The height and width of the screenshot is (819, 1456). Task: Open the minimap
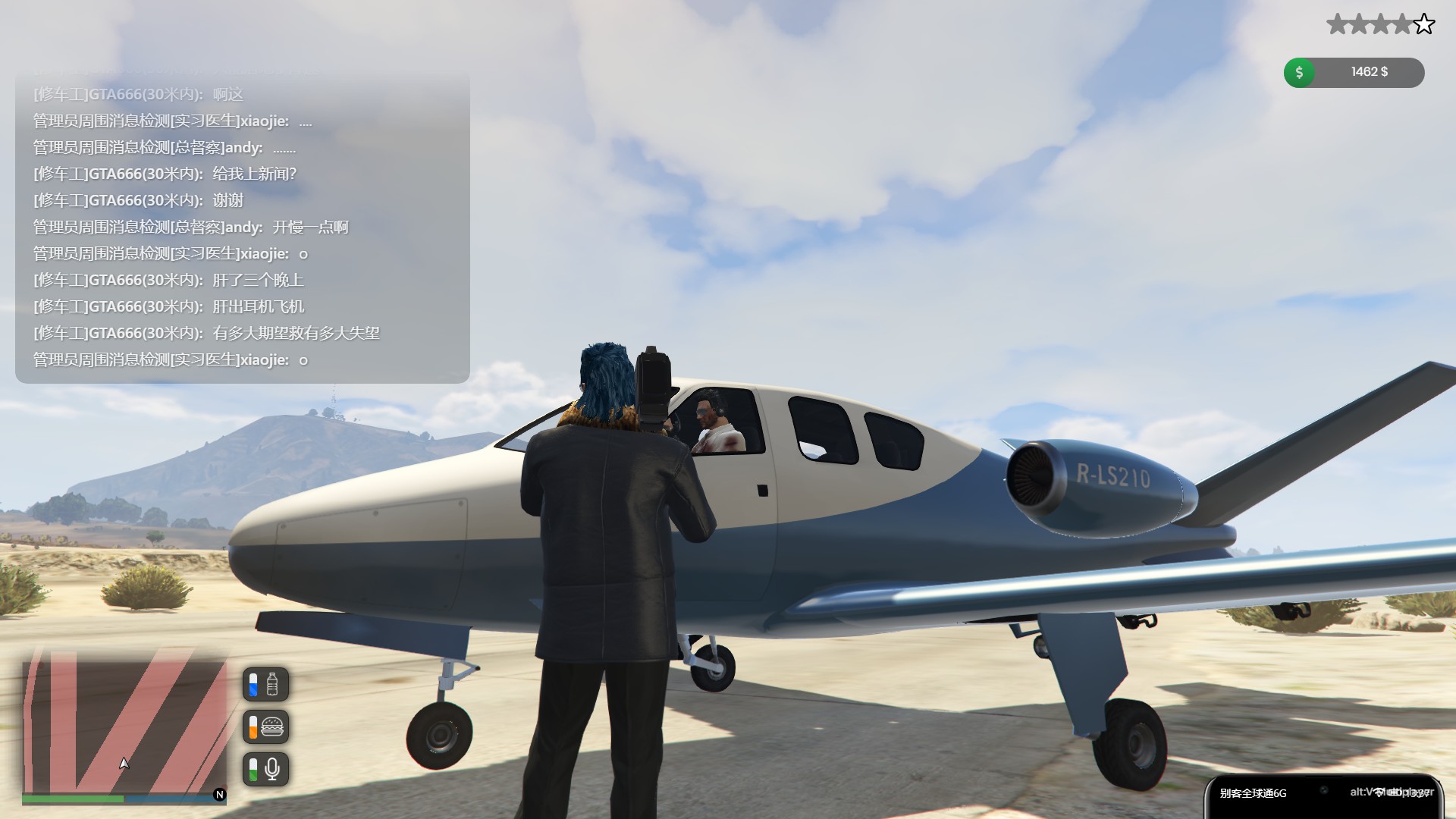(125, 726)
